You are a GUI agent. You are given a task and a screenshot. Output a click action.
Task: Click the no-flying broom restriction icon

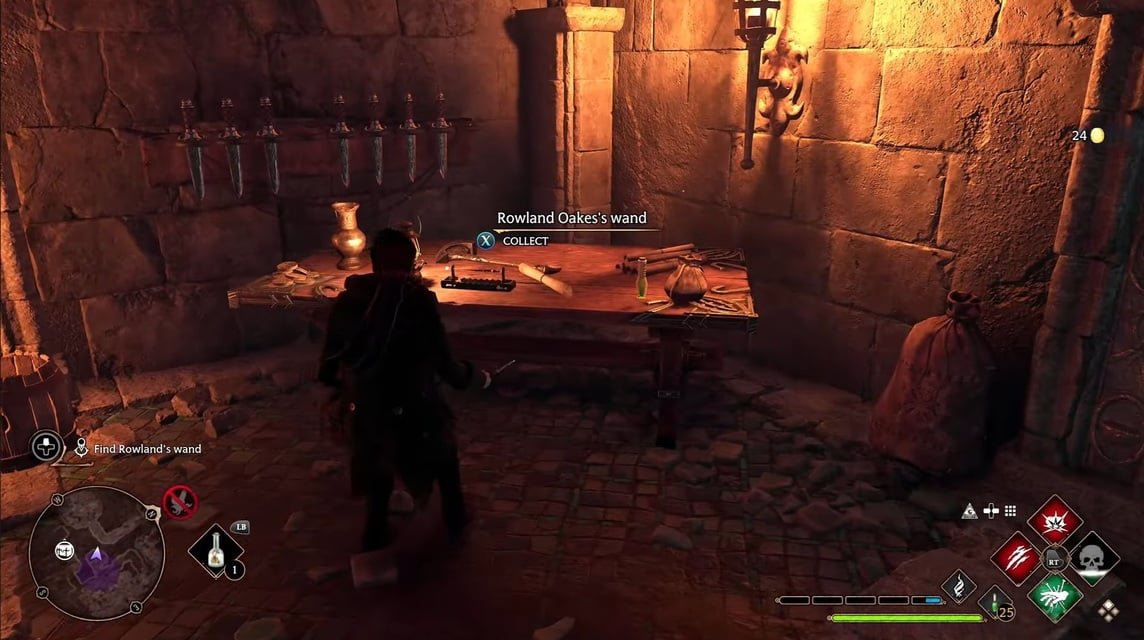point(179,501)
